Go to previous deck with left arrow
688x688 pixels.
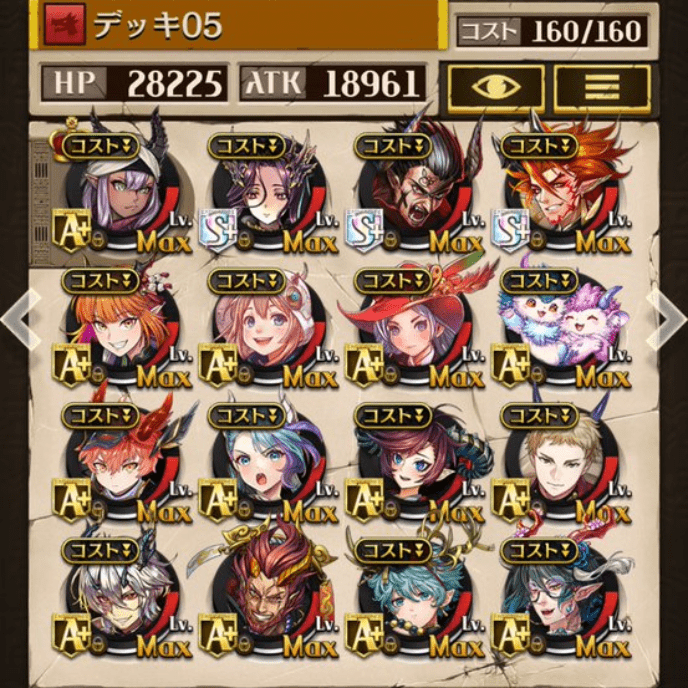point(16,317)
